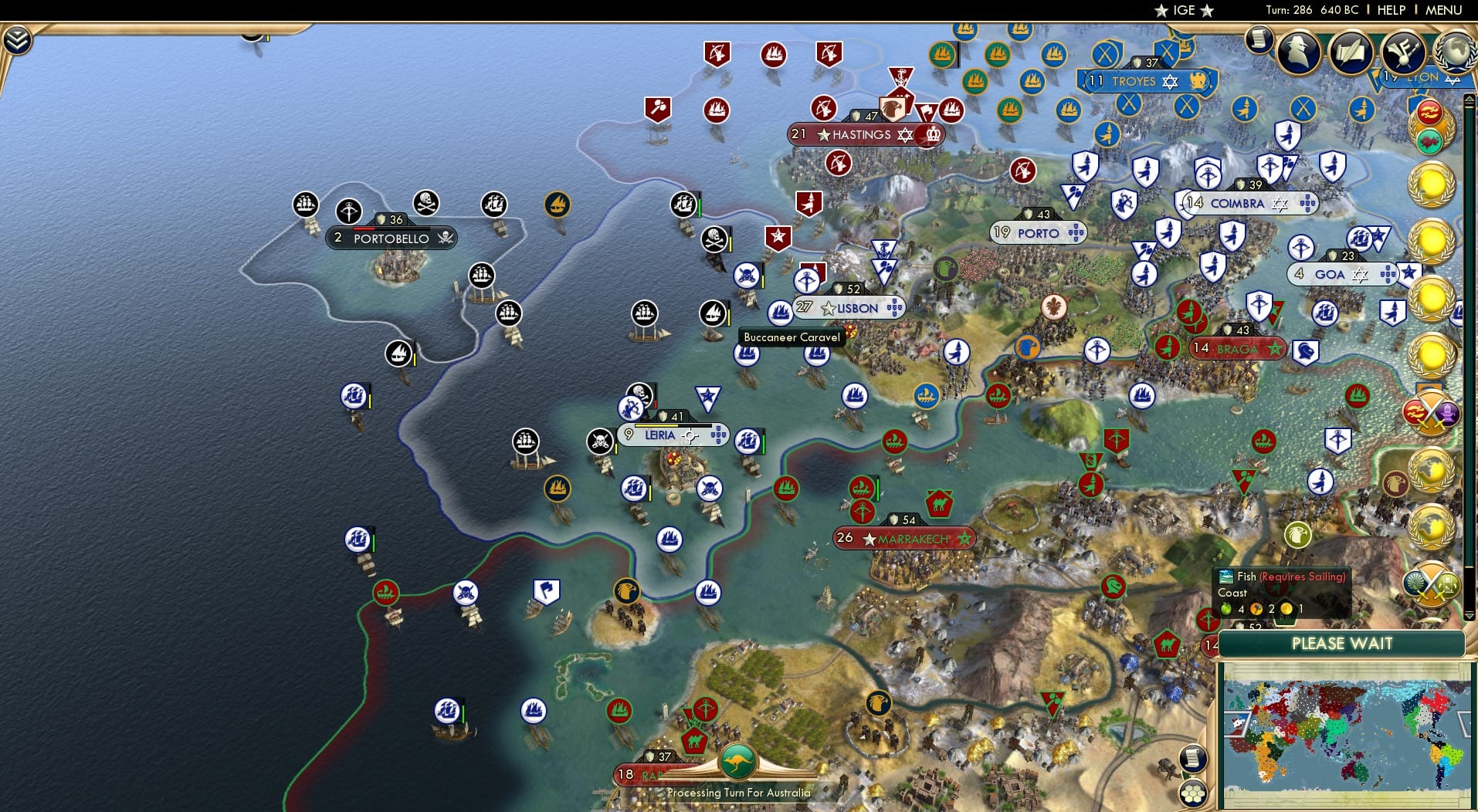Open the Espionage overview spy icon
1478x812 pixels.
click(1297, 51)
